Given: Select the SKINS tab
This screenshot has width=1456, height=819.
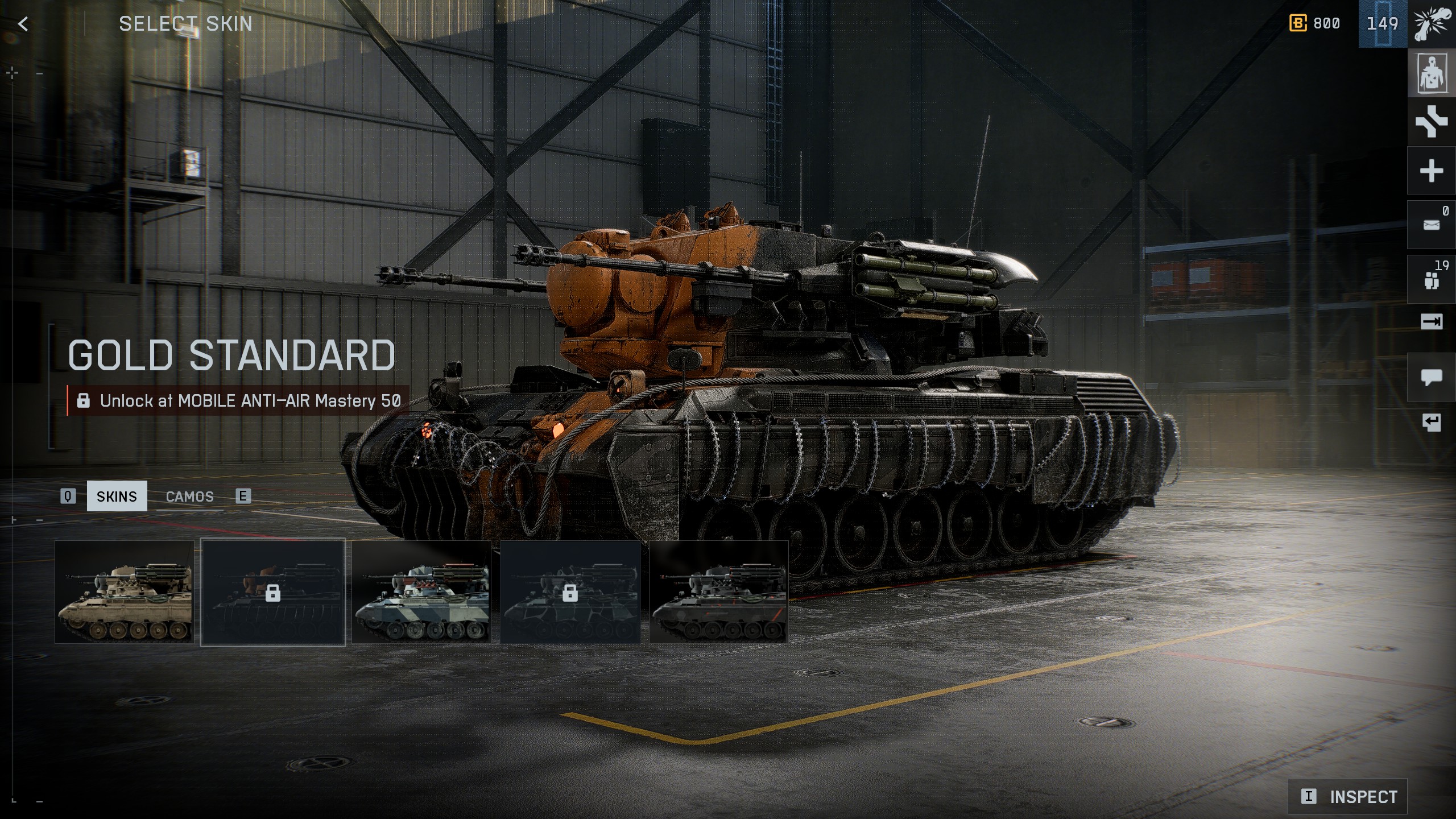Looking at the screenshot, I should pyautogui.click(x=117, y=497).
